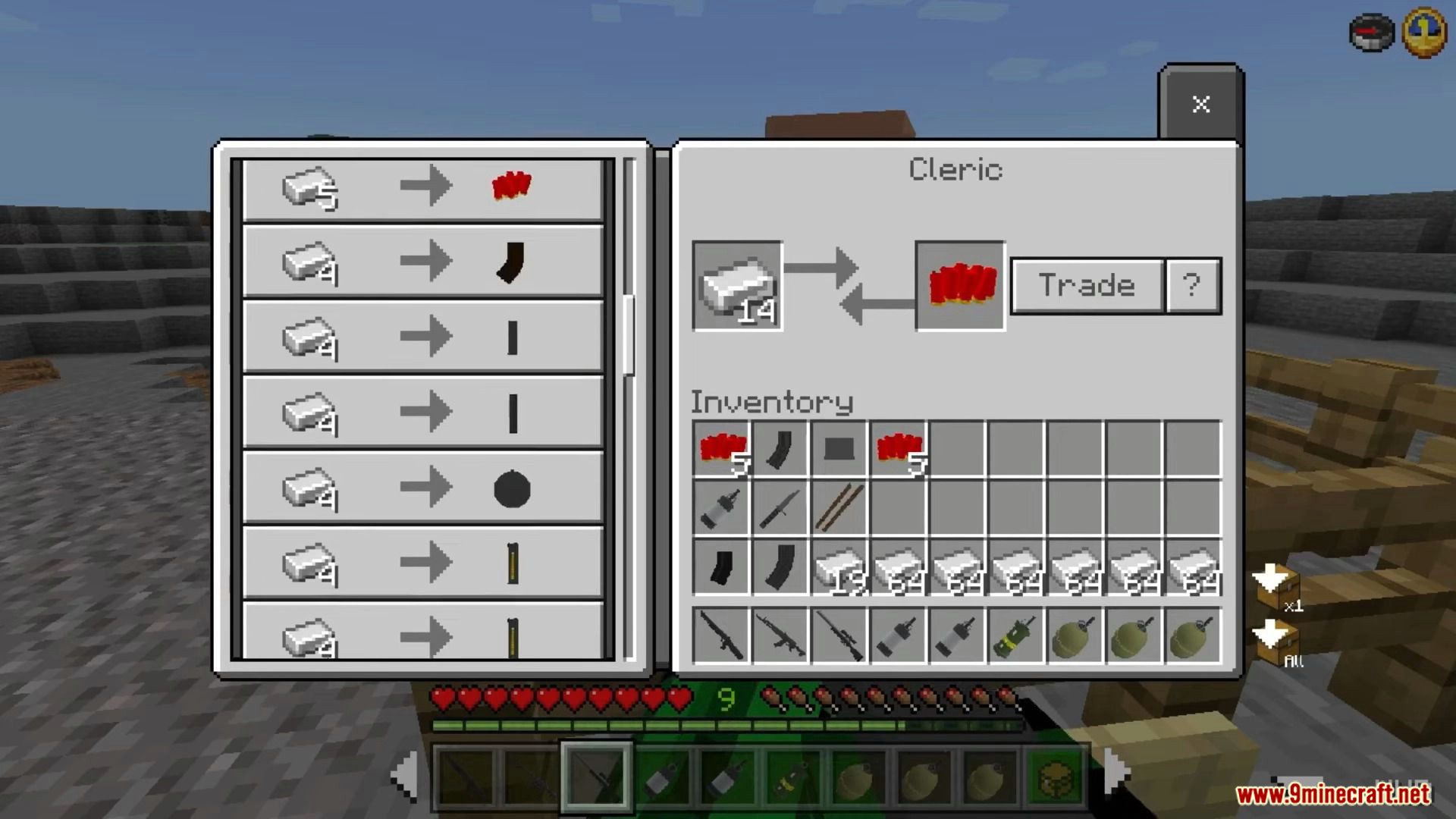Click the x1 chest transfer button
Image resolution: width=1456 pixels, height=819 pixels.
pos(1277,588)
